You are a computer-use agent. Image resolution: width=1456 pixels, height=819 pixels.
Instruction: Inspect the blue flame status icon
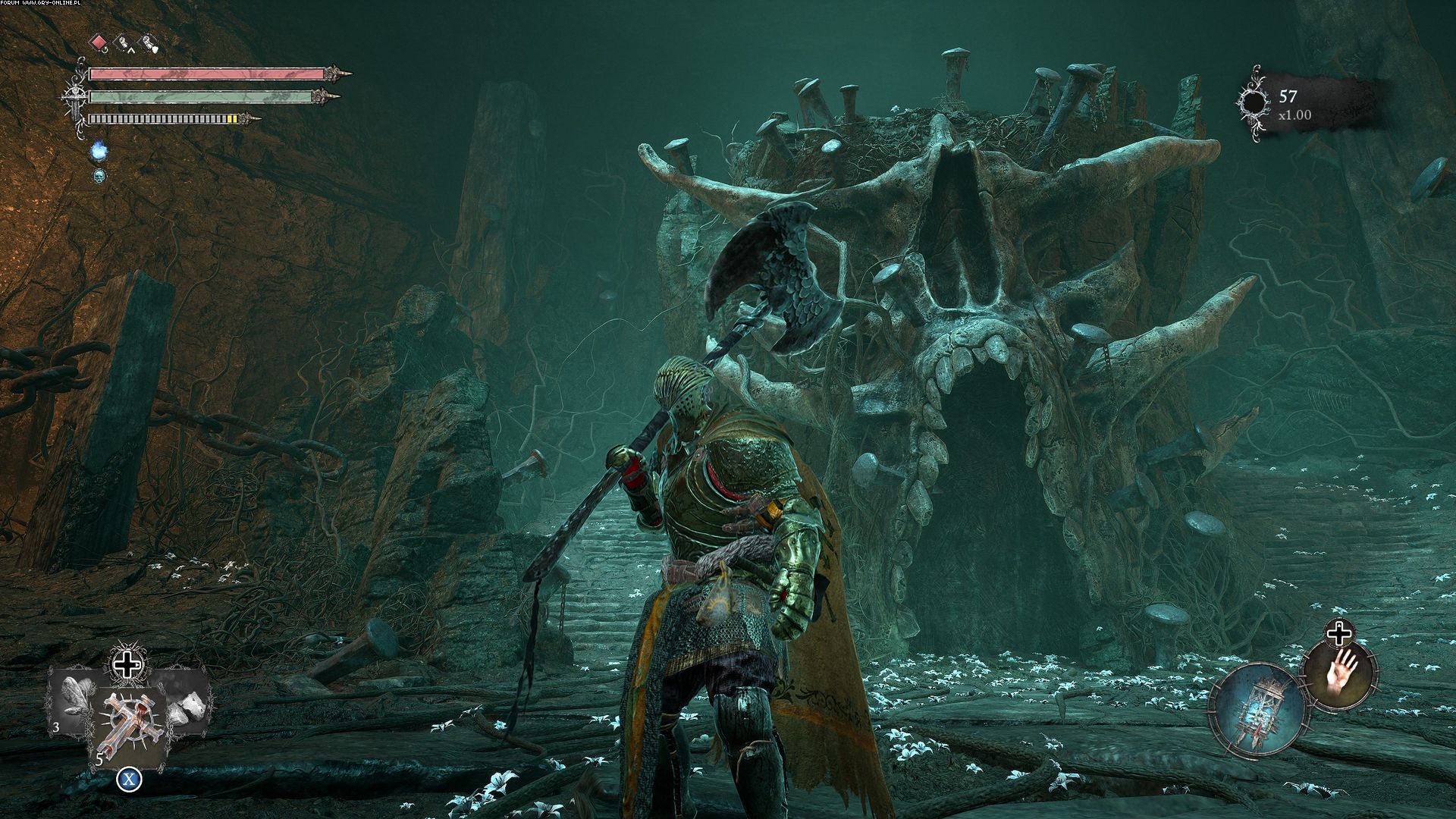click(x=98, y=152)
